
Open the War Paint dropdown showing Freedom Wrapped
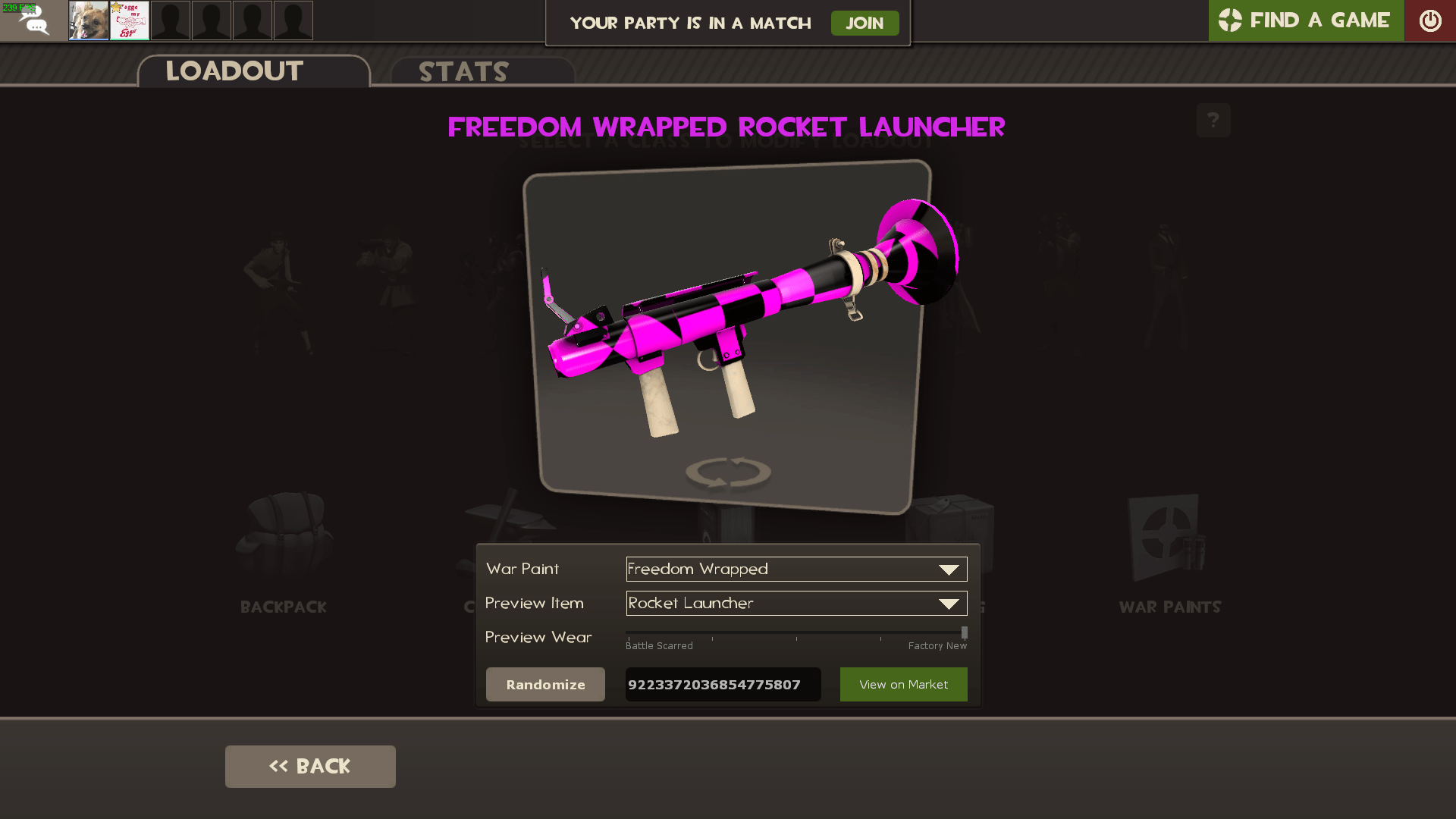click(x=795, y=569)
